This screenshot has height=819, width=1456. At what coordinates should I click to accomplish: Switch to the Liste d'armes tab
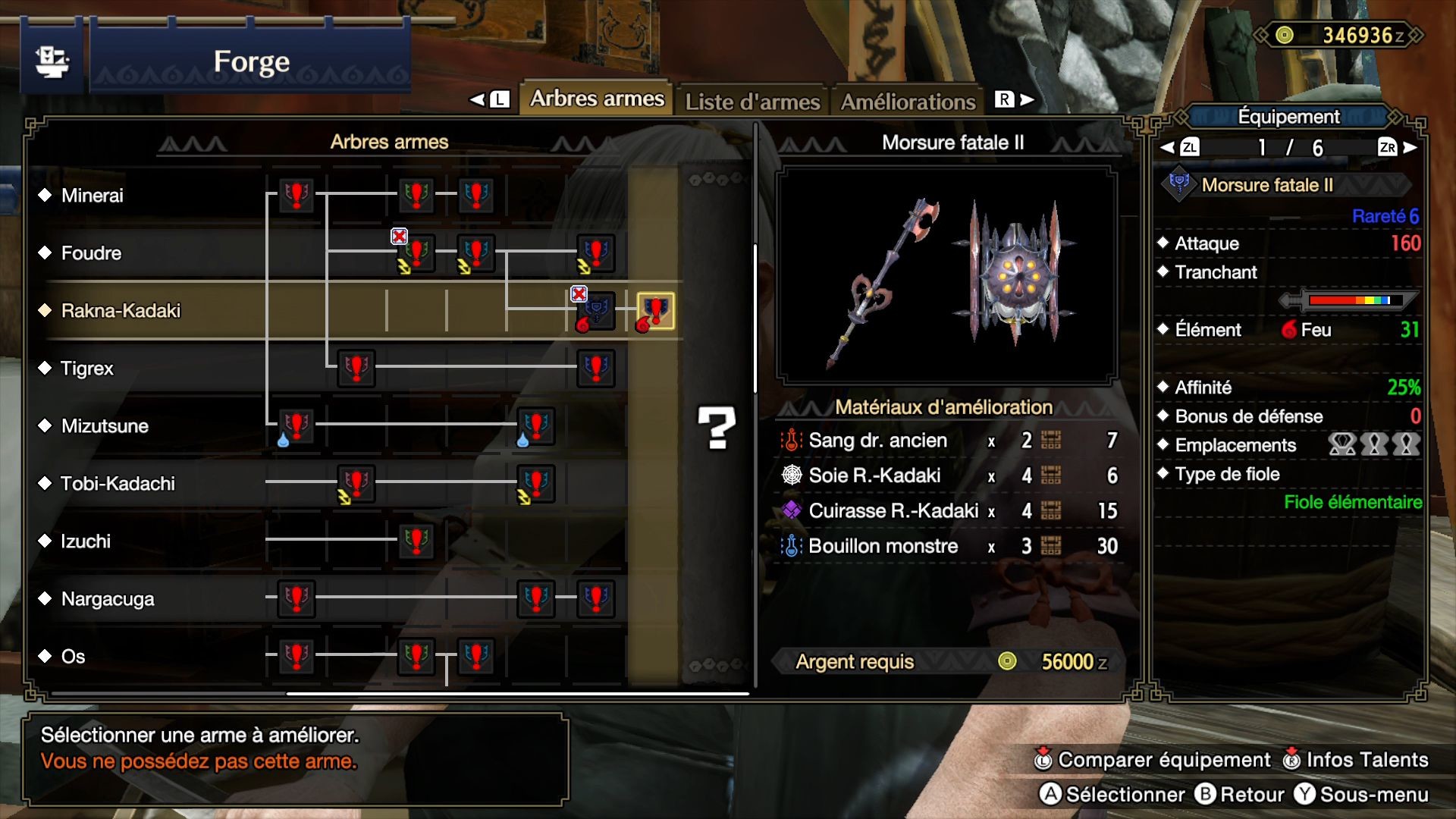pos(753,99)
